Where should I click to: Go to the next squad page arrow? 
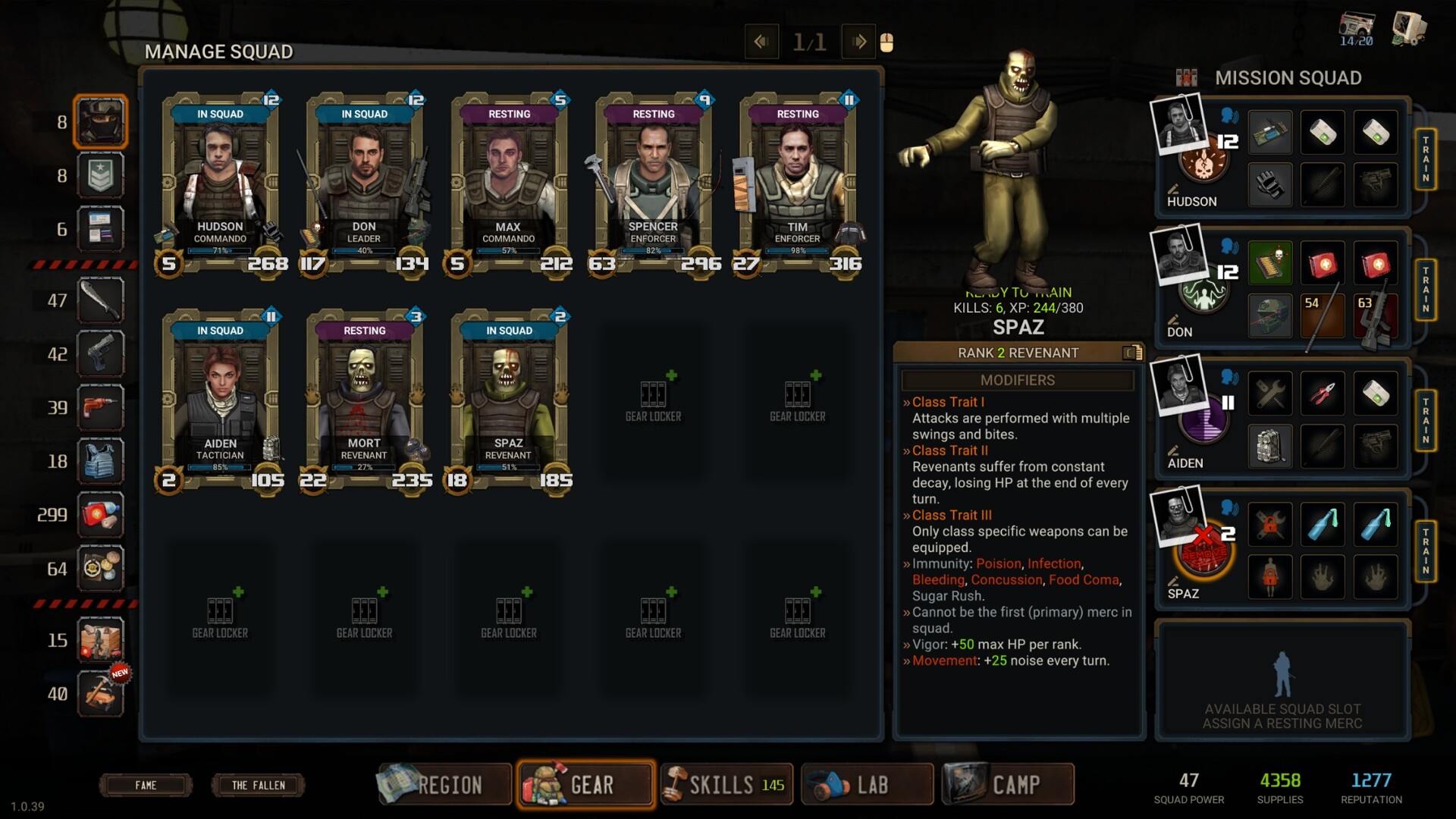coord(858,42)
